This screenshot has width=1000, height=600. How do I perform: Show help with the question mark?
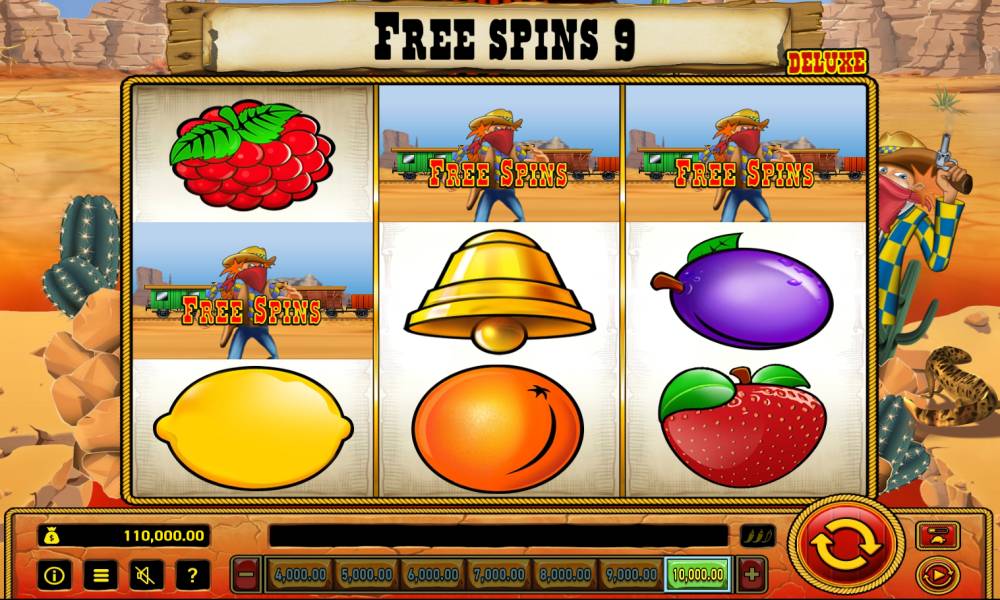coord(192,575)
